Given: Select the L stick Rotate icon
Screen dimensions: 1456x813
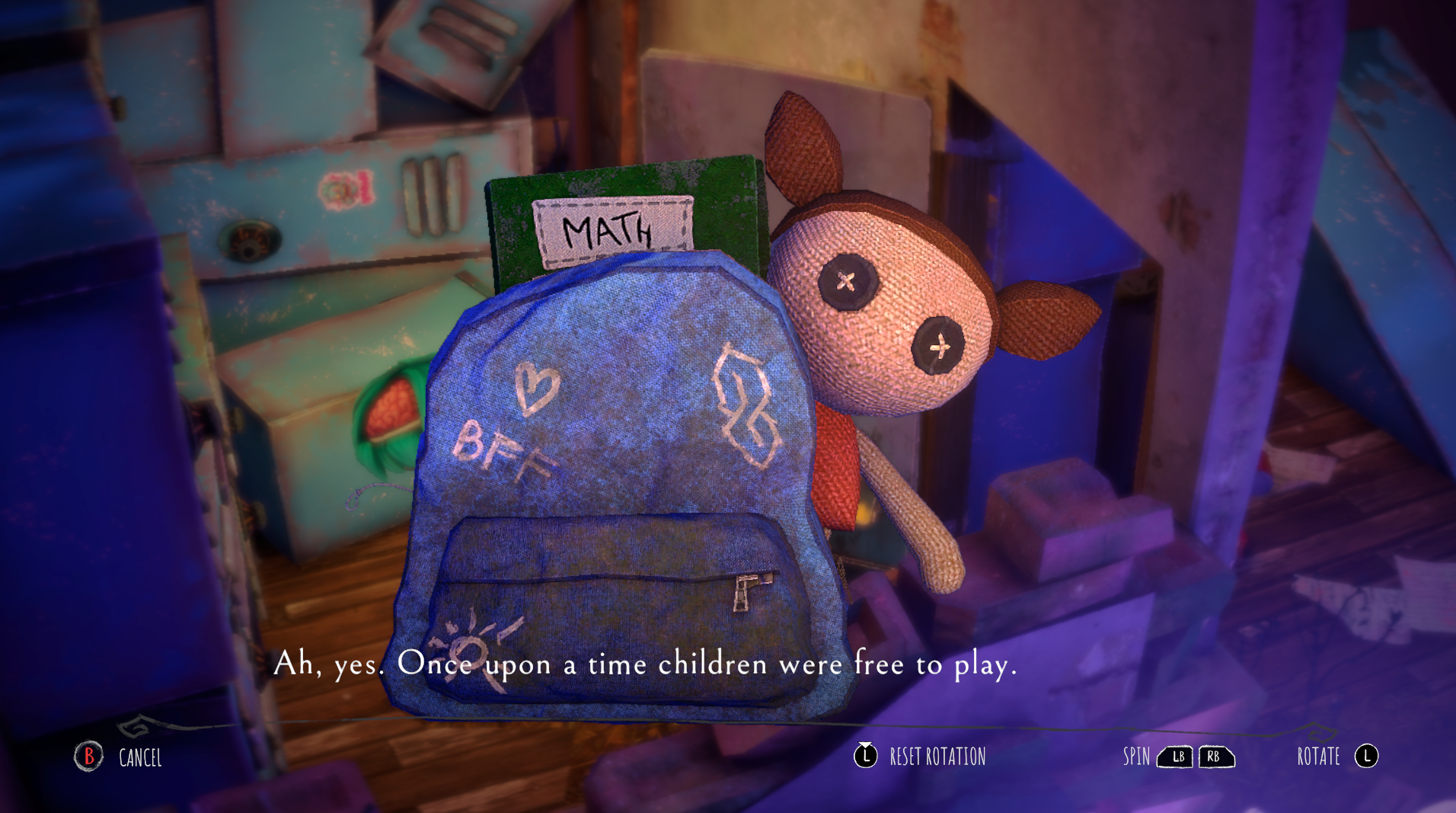Looking at the screenshot, I should [1367, 757].
